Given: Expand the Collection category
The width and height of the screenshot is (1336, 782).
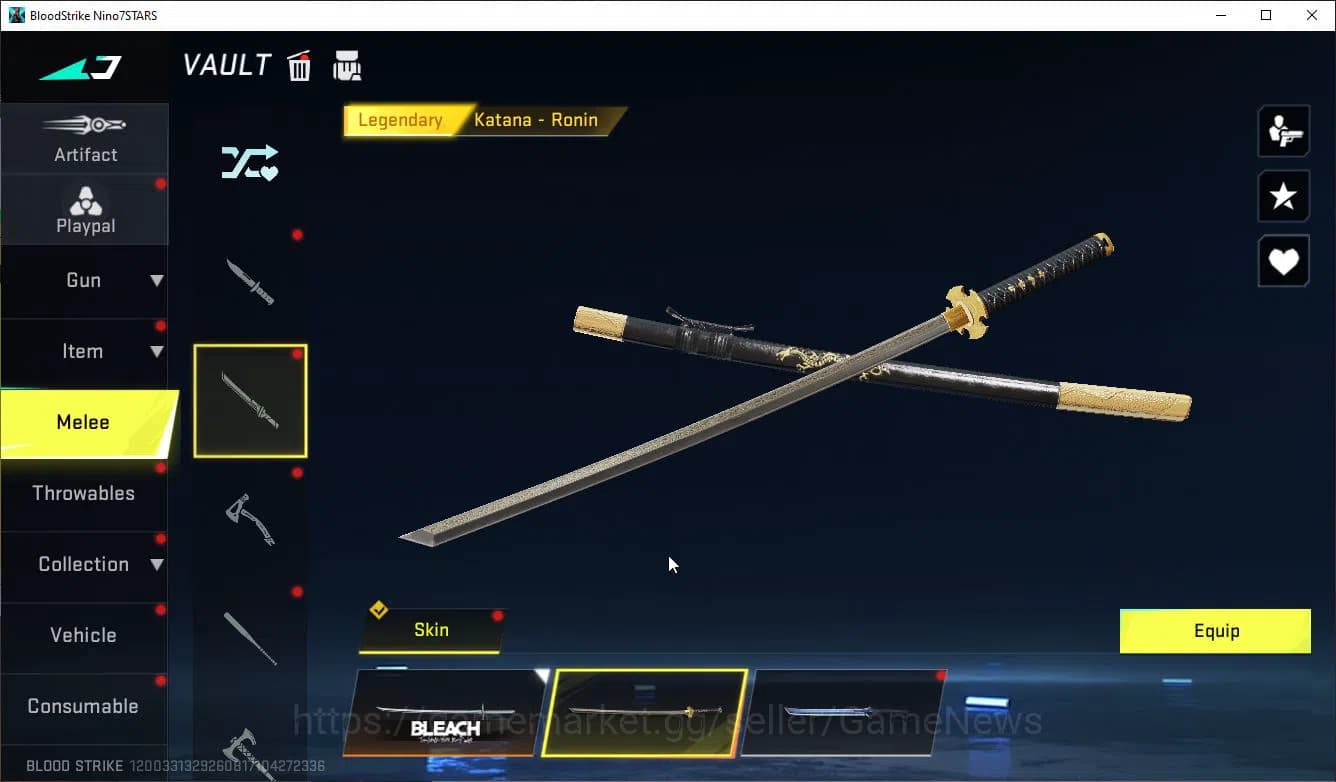Looking at the screenshot, I should click(x=85, y=564).
